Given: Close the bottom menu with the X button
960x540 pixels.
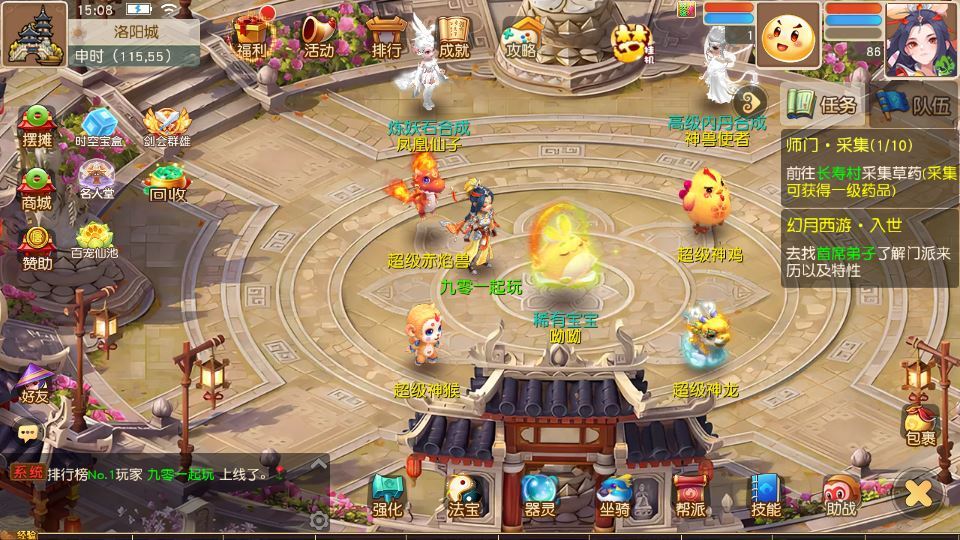Looking at the screenshot, I should [x=919, y=492].
